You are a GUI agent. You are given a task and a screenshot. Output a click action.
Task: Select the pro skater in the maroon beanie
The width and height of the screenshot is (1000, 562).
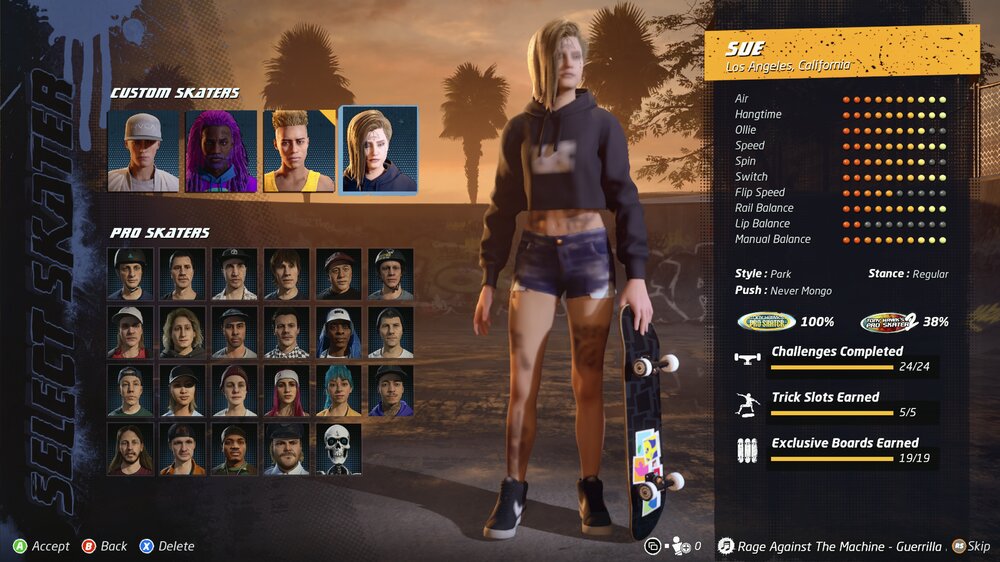[x=235, y=391]
